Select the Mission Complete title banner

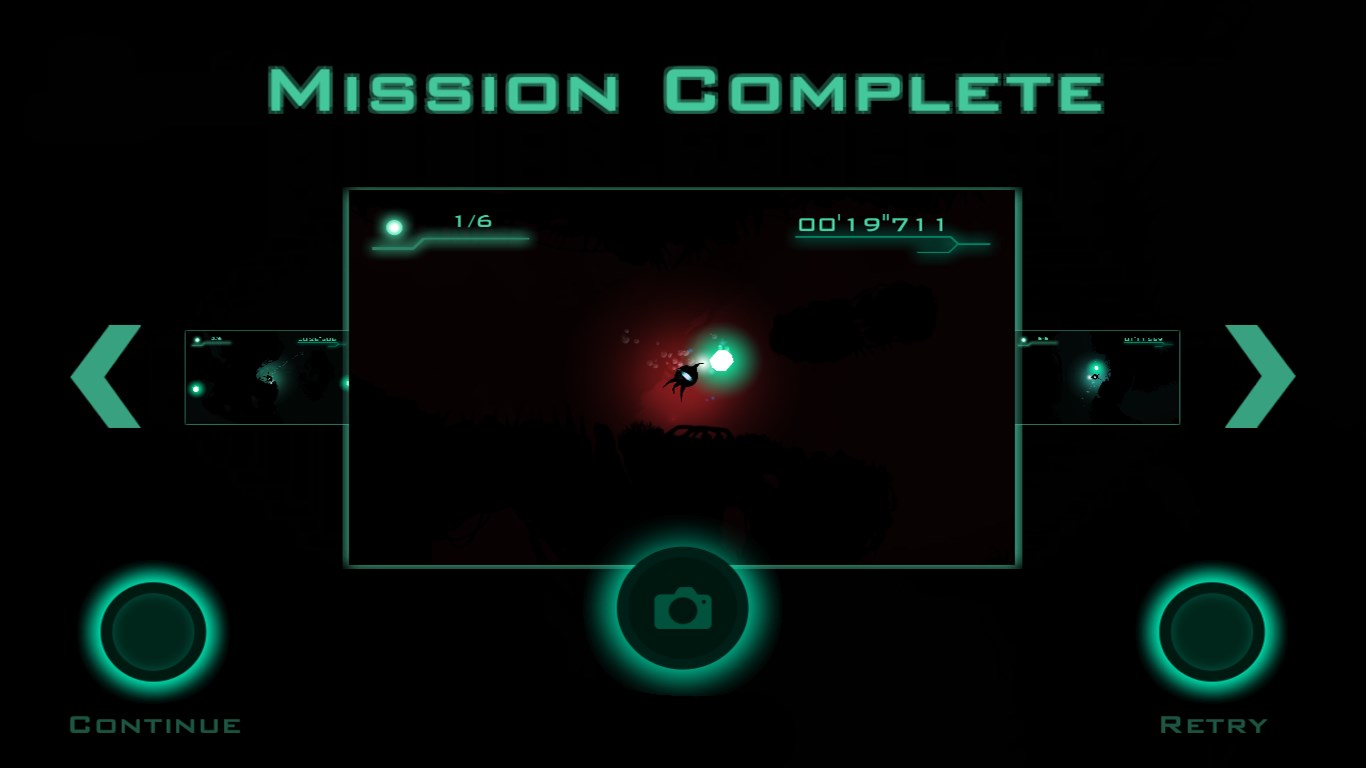[683, 90]
